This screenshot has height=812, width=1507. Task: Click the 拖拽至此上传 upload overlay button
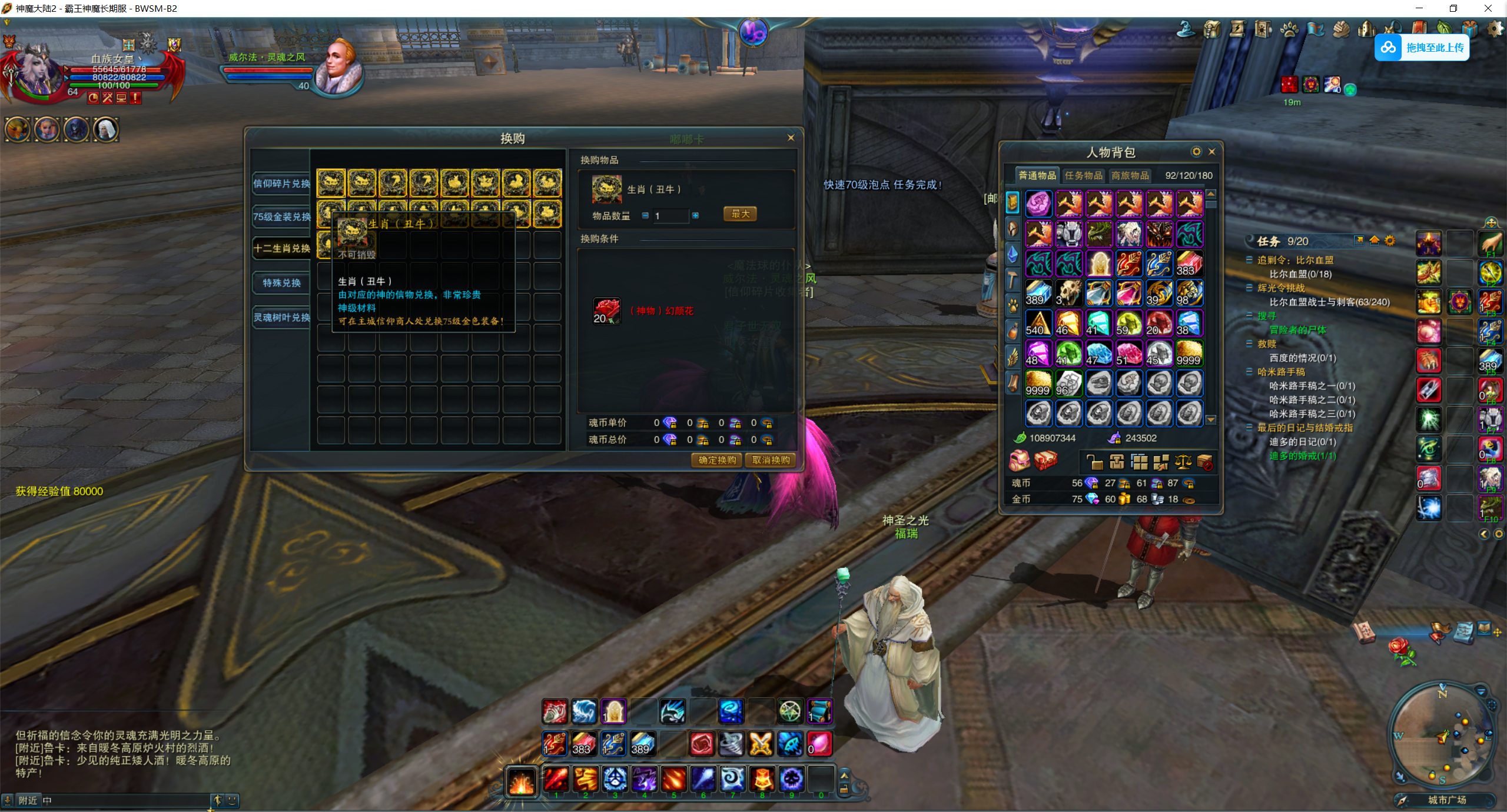tap(1422, 48)
